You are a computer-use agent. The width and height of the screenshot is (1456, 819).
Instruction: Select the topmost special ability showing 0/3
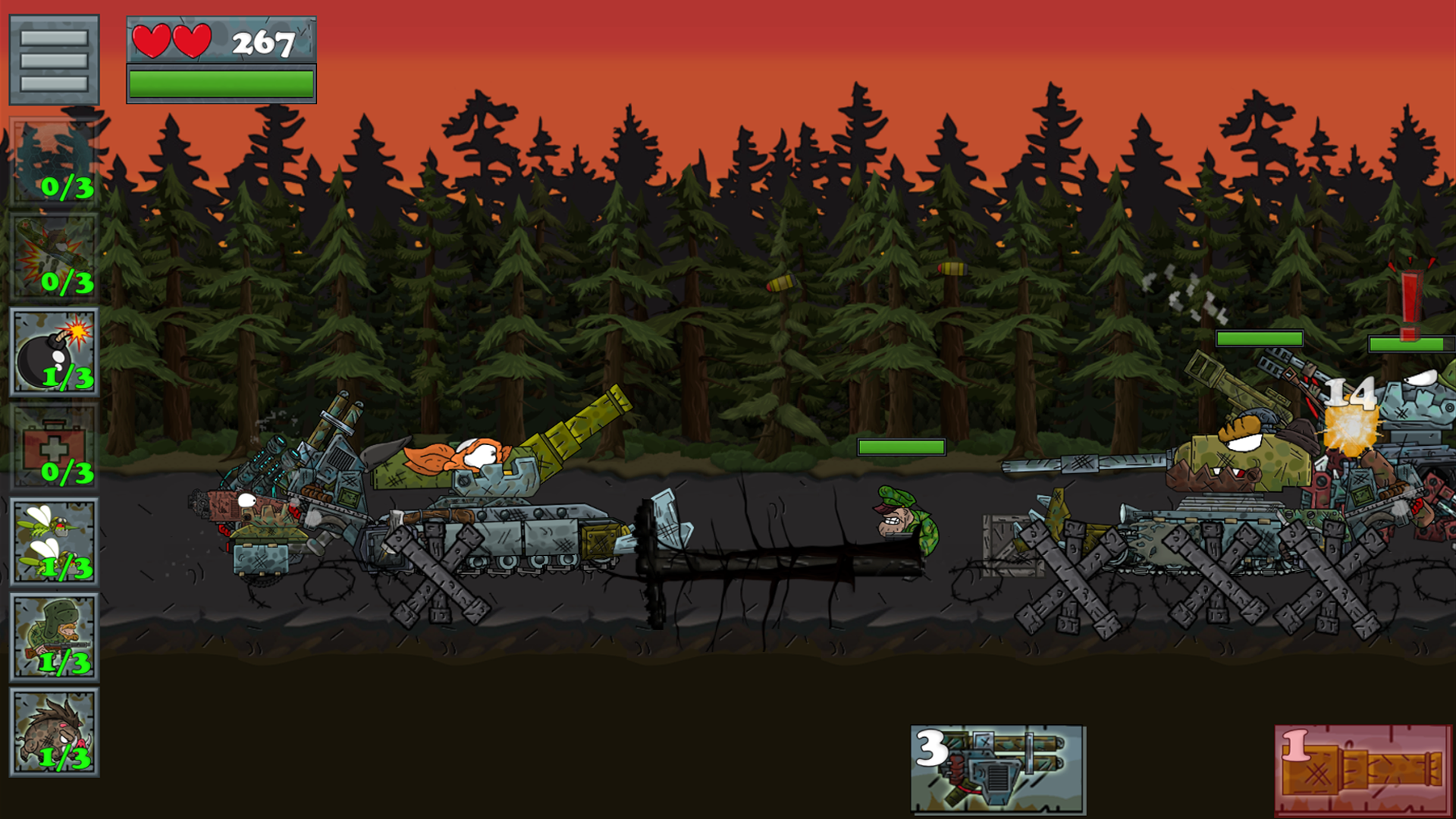pos(53,159)
